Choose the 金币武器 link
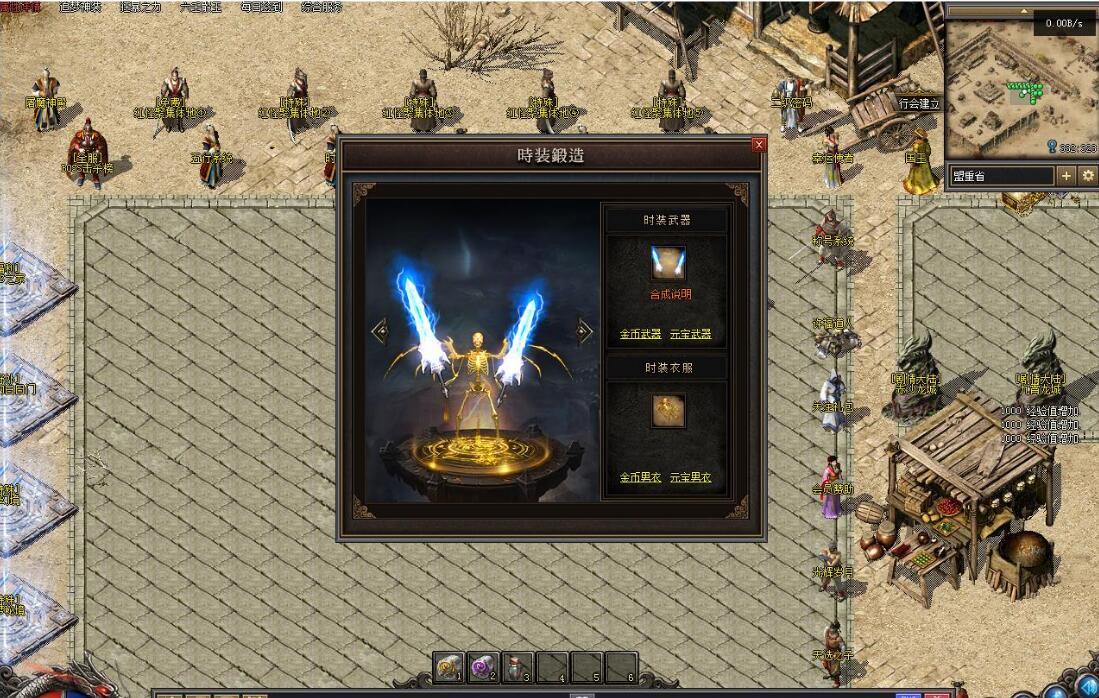This screenshot has height=698, width=1099. tap(640, 334)
